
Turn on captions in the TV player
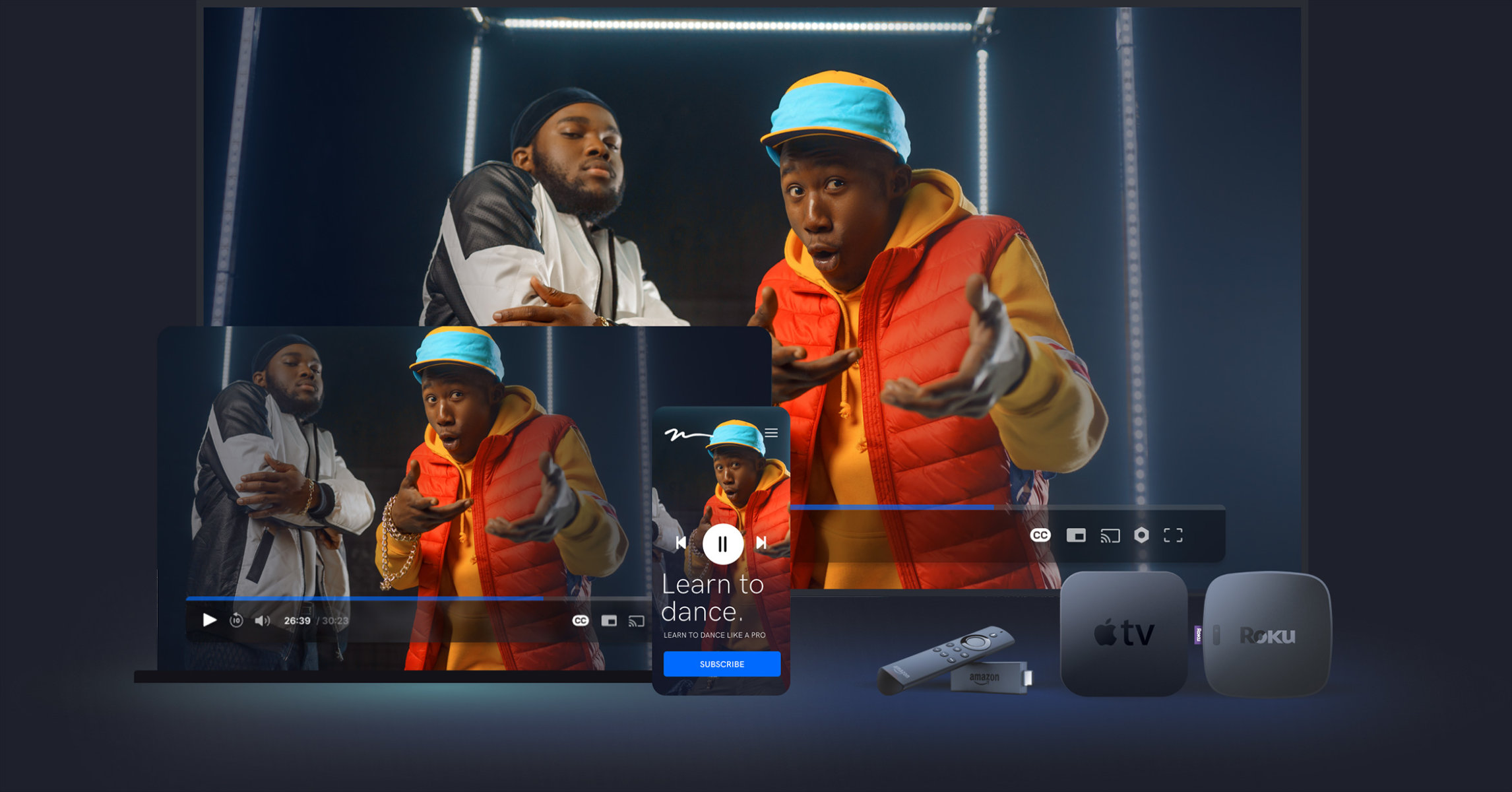pyautogui.click(x=1040, y=535)
